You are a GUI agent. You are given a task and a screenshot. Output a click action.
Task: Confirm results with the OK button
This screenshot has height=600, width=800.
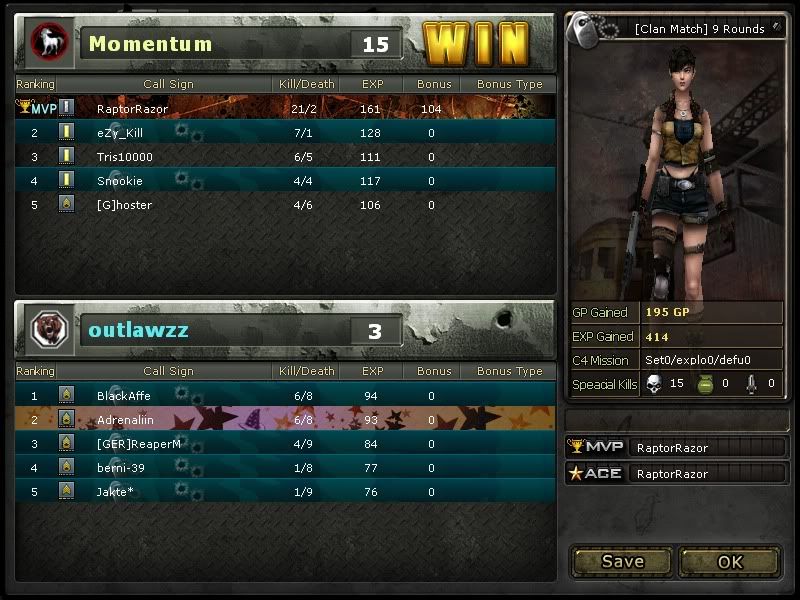[x=730, y=561]
